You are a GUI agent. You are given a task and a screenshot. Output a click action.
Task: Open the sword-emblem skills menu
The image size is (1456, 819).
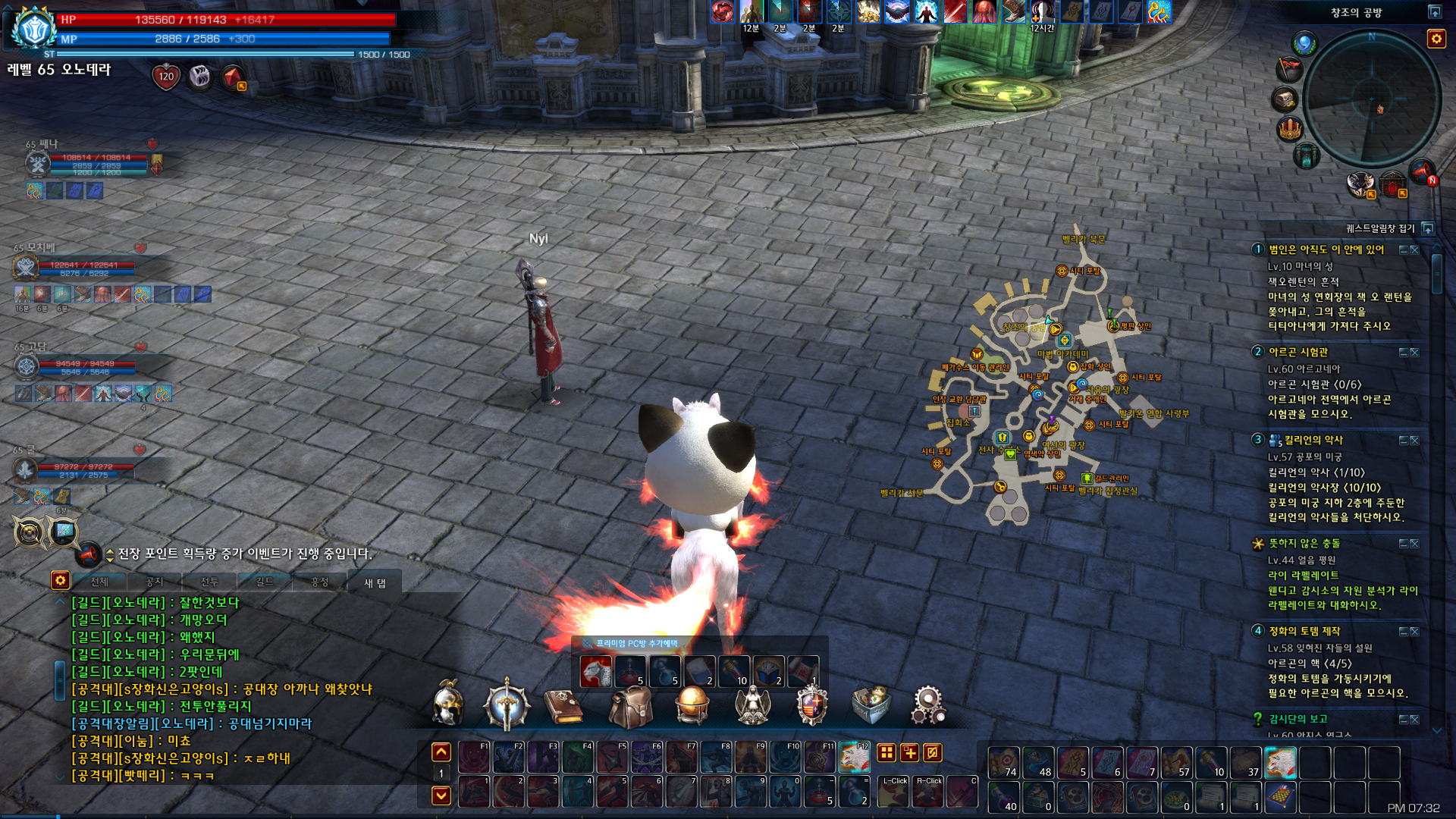click(x=507, y=704)
